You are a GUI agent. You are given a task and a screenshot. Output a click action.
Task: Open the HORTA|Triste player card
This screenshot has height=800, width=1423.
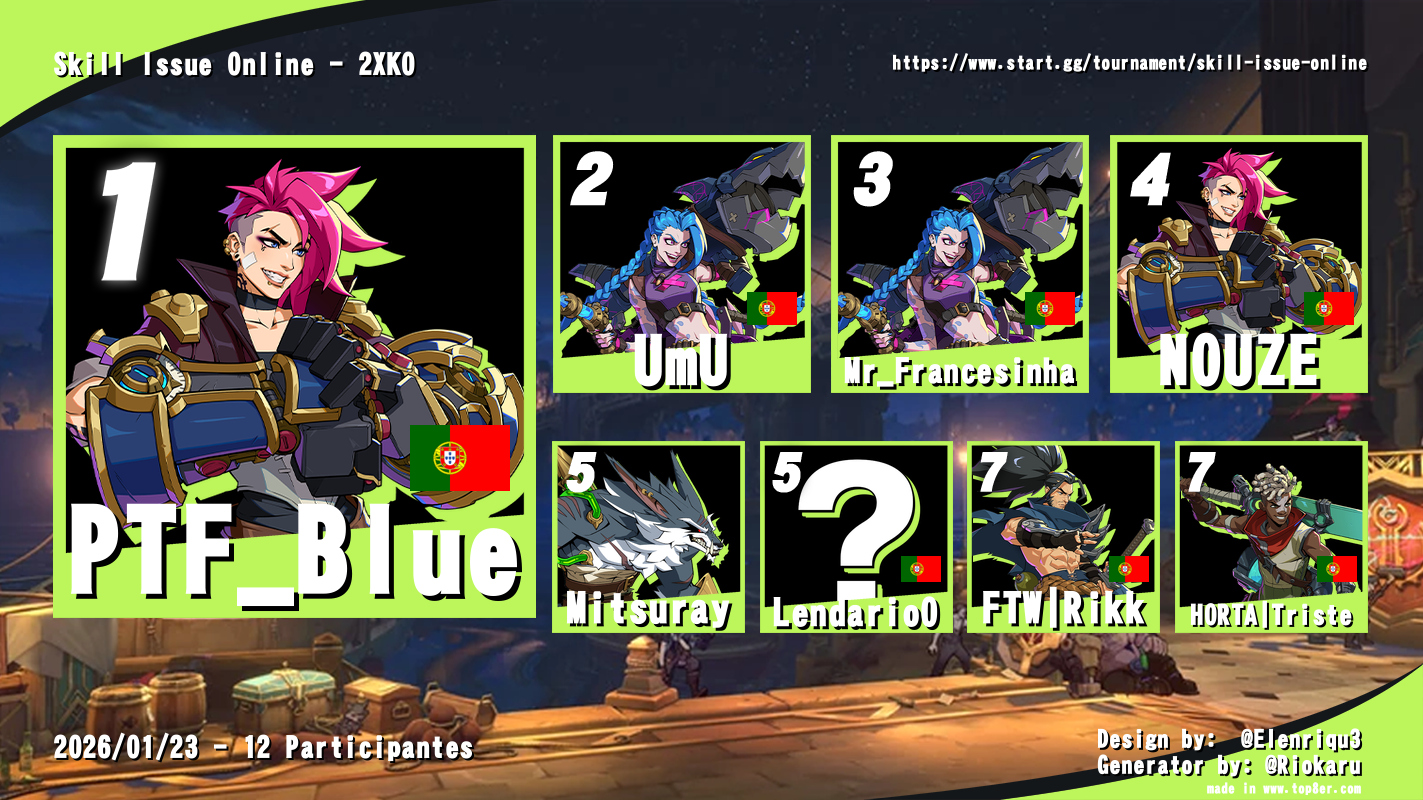pyautogui.click(x=1270, y=537)
